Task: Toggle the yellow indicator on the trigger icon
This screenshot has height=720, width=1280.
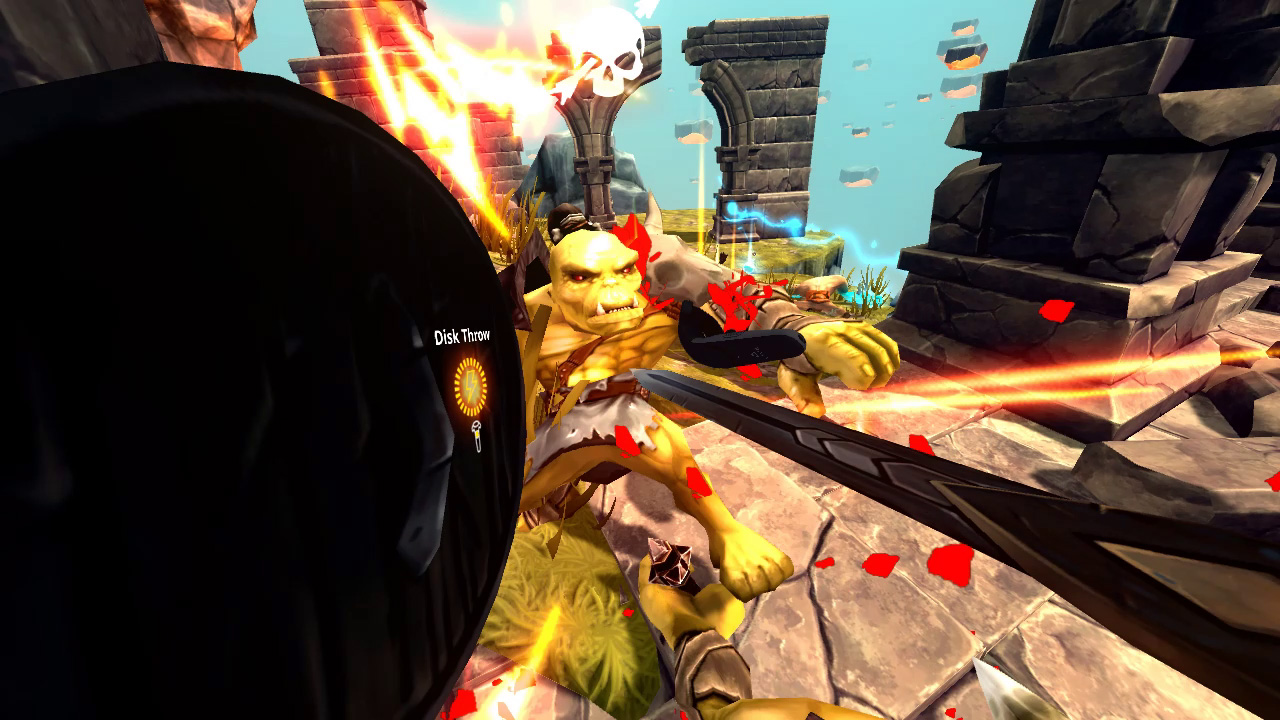Action: coord(477,434)
